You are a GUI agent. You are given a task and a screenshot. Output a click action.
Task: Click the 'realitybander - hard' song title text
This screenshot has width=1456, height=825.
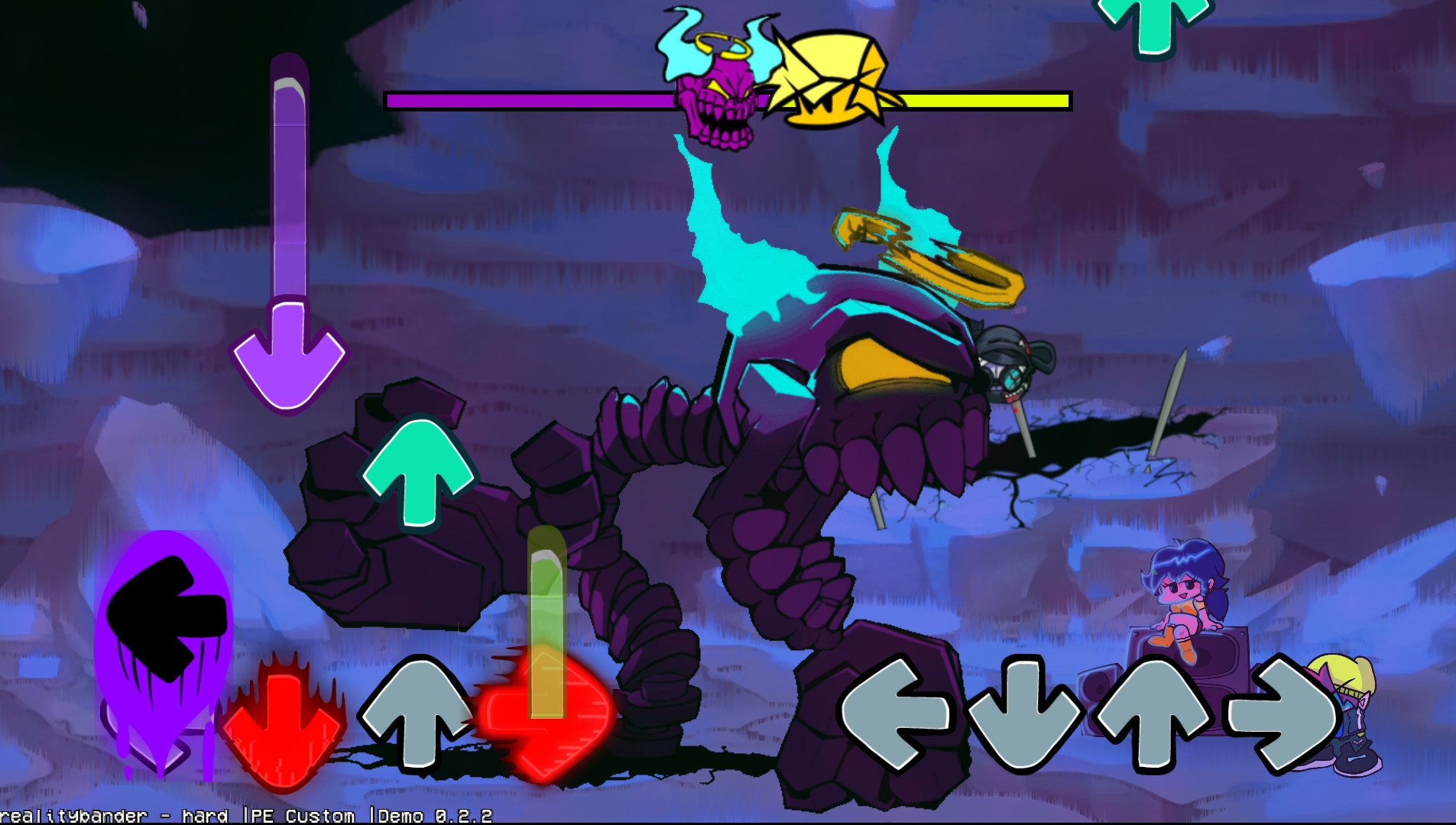pos(115,814)
